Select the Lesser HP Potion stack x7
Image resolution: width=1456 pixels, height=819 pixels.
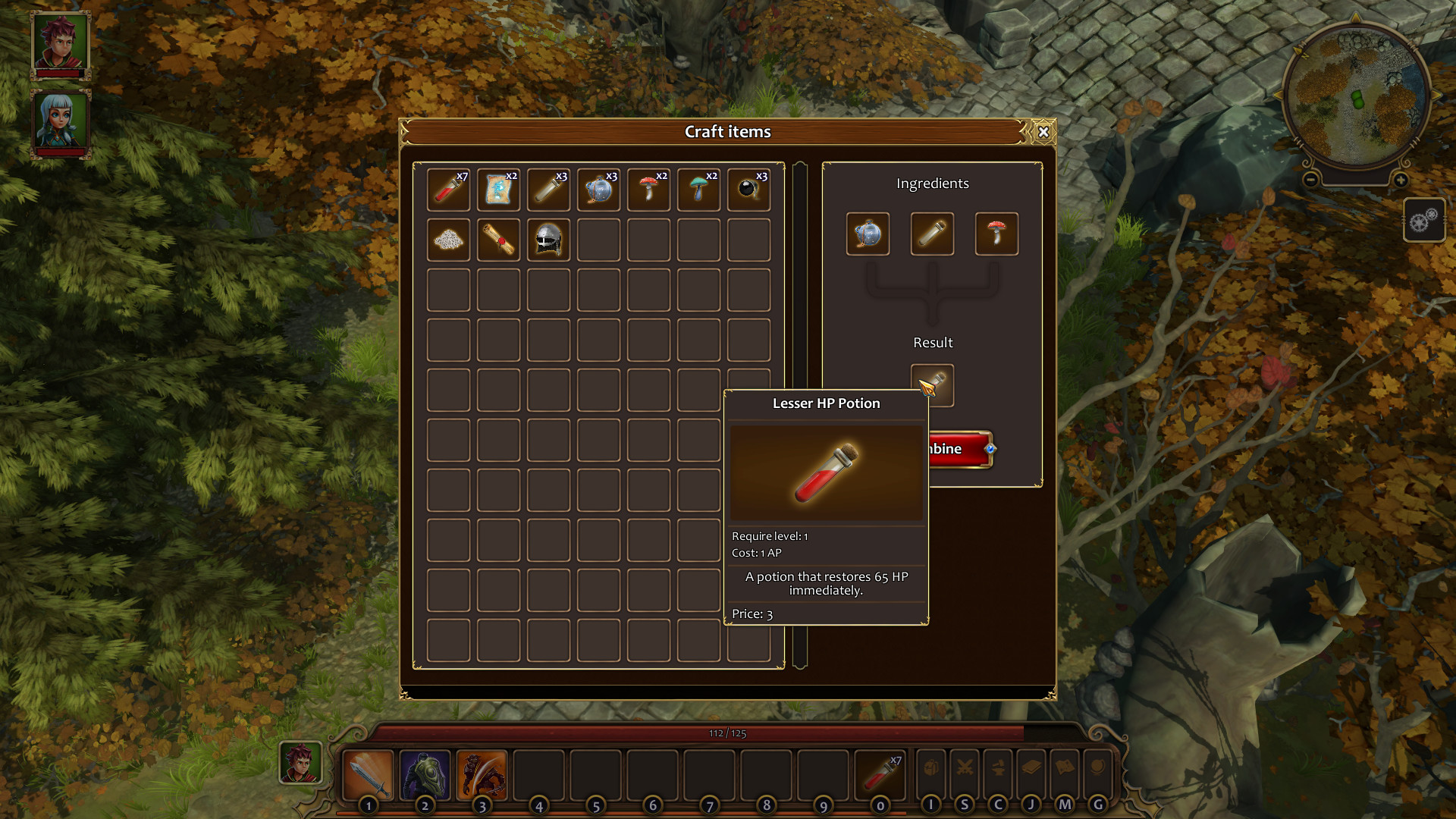pyautogui.click(x=448, y=190)
